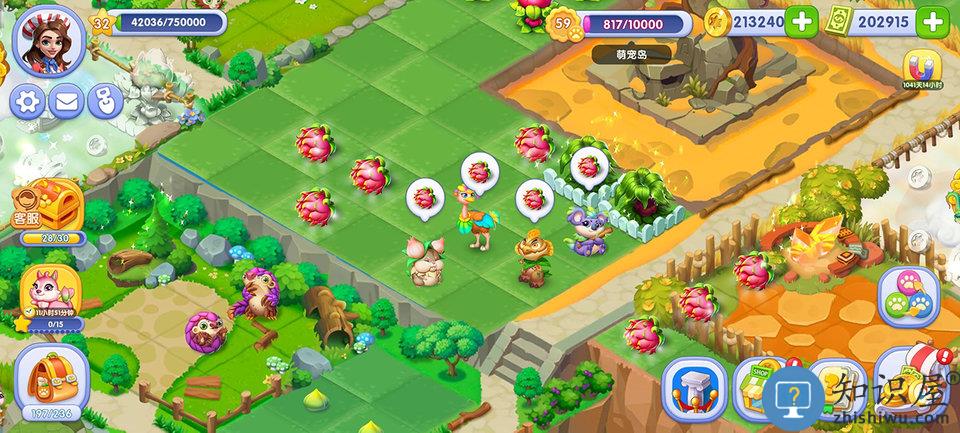960x433 pixels.
Task: Open the pink squirrel timed event
Action: (x=45, y=292)
